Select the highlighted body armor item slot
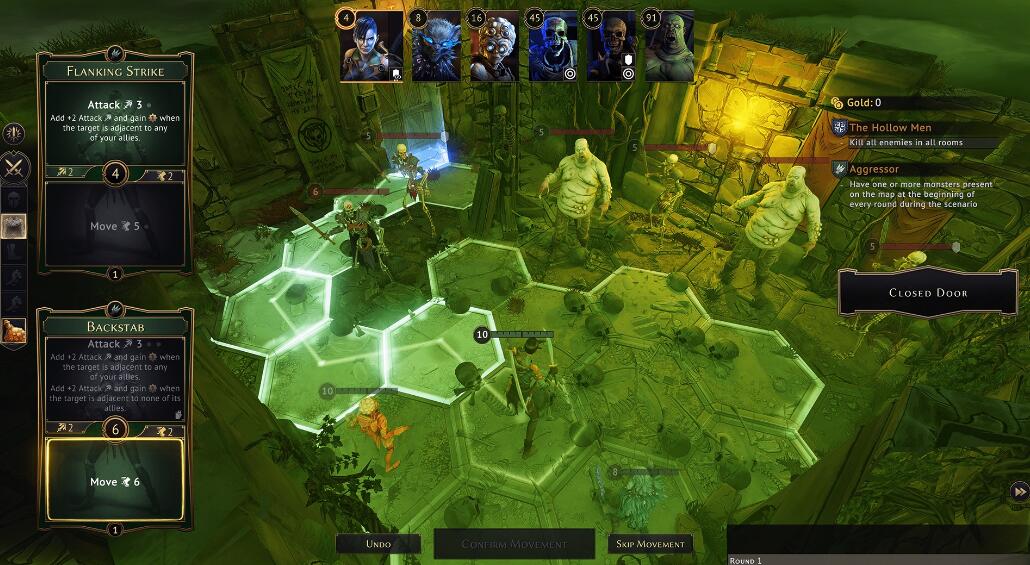Viewport: 1030px width, 565px height. pyautogui.click(x=15, y=227)
